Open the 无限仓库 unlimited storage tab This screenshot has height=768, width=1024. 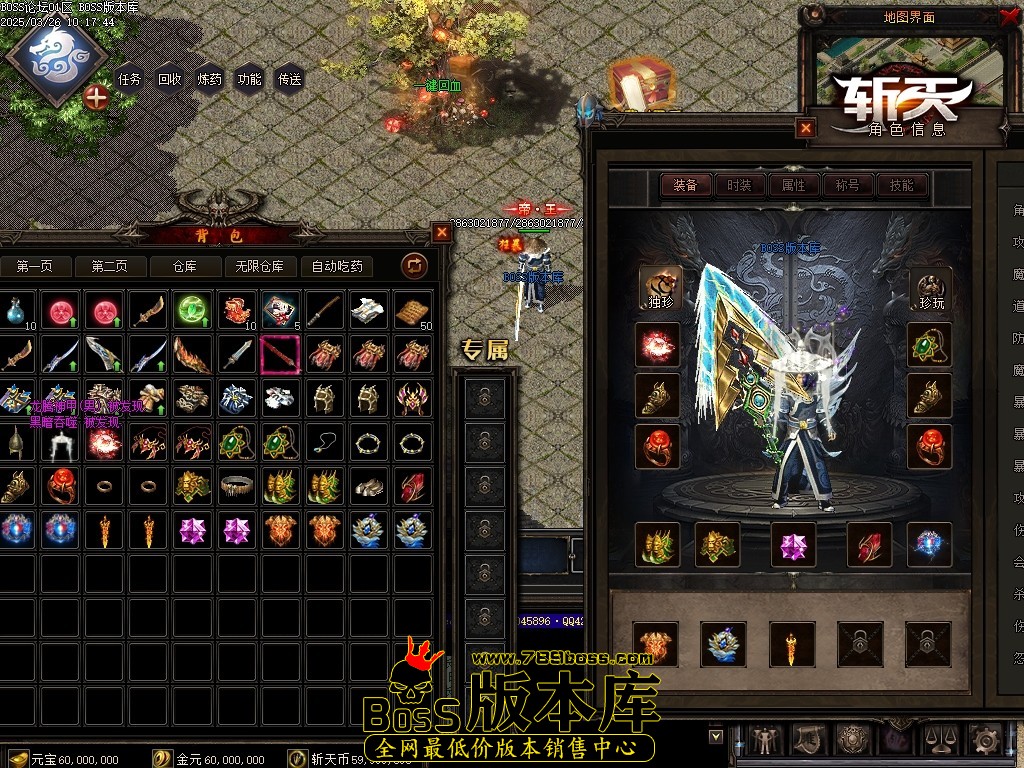pyautogui.click(x=260, y=266)
